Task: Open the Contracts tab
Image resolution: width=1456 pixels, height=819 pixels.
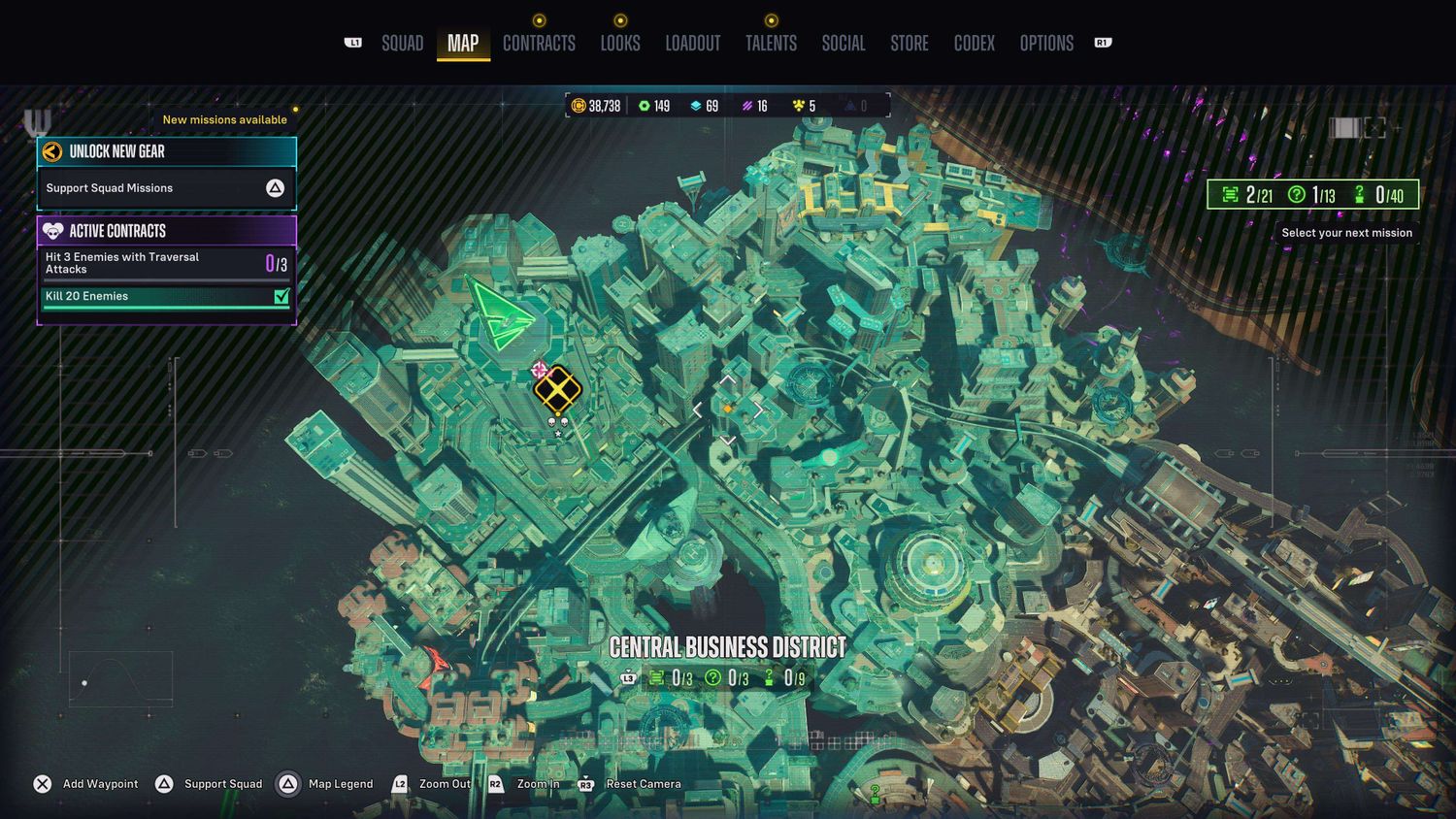Action: pos(539,44)
